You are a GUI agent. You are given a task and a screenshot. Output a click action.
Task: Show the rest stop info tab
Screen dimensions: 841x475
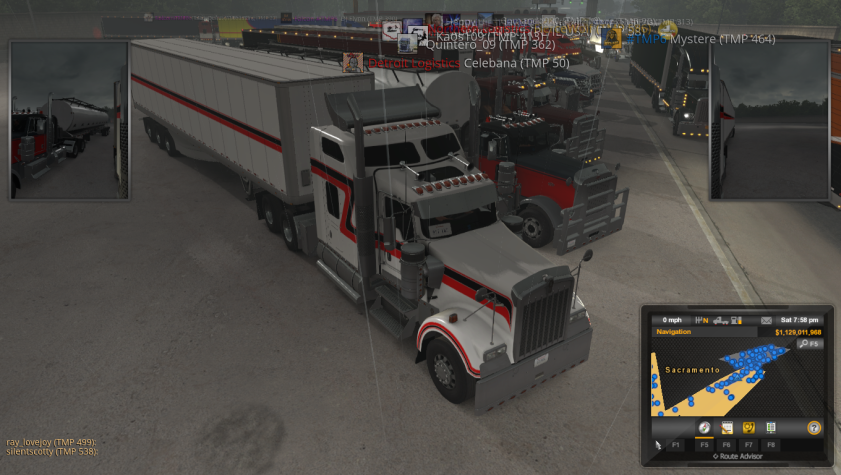point(771,427)
